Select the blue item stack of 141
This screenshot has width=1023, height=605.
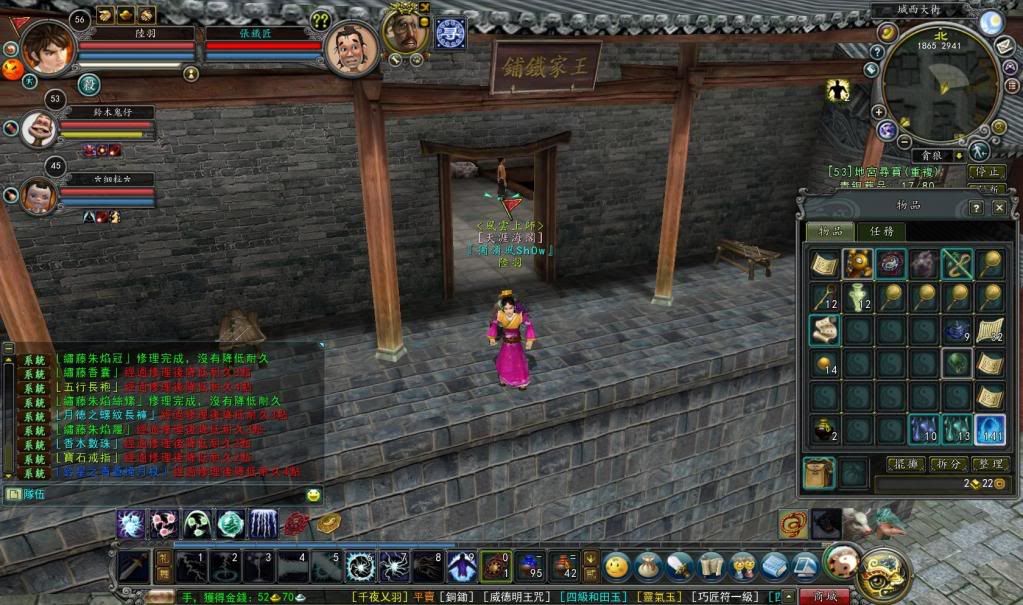point(989,430)
